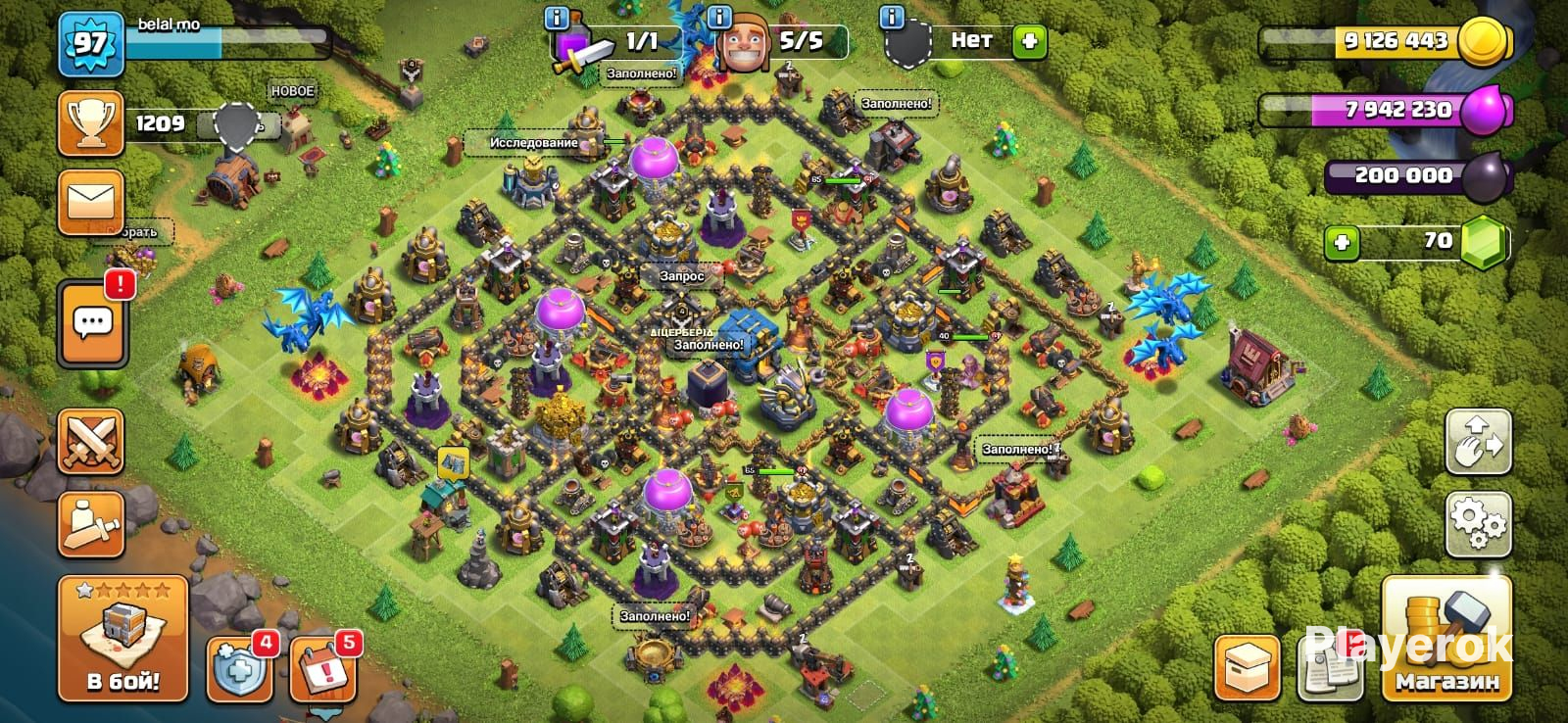Image resolution: width=1568 pixels, height=723 pixels.
Task: Buy gems with the green plus button
Action: (1342, 242)
